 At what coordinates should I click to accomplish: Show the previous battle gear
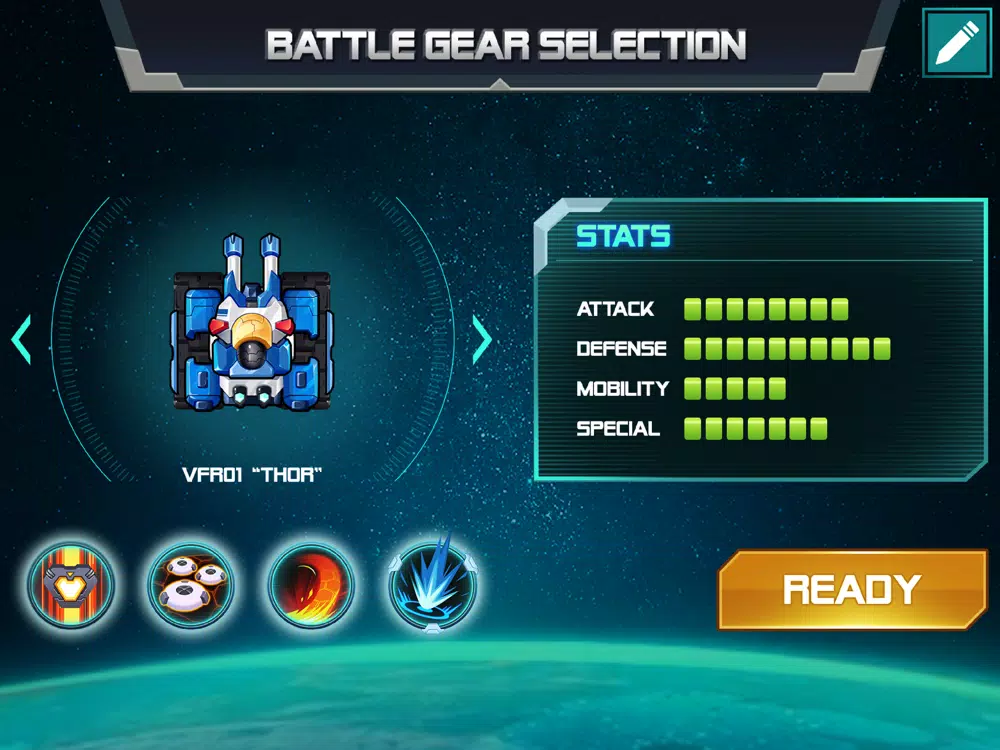(x=21, y=341)
